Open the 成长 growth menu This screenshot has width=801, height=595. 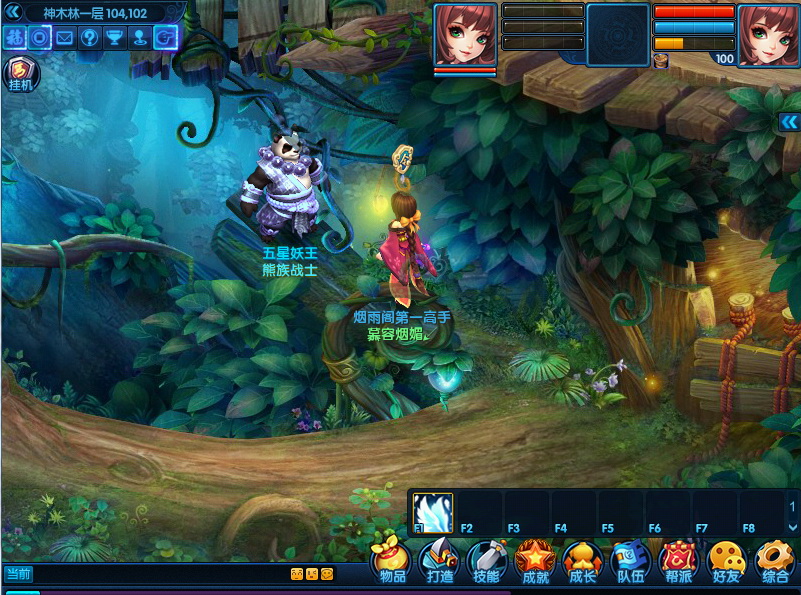pyautogui.click(x=582, y=561)
